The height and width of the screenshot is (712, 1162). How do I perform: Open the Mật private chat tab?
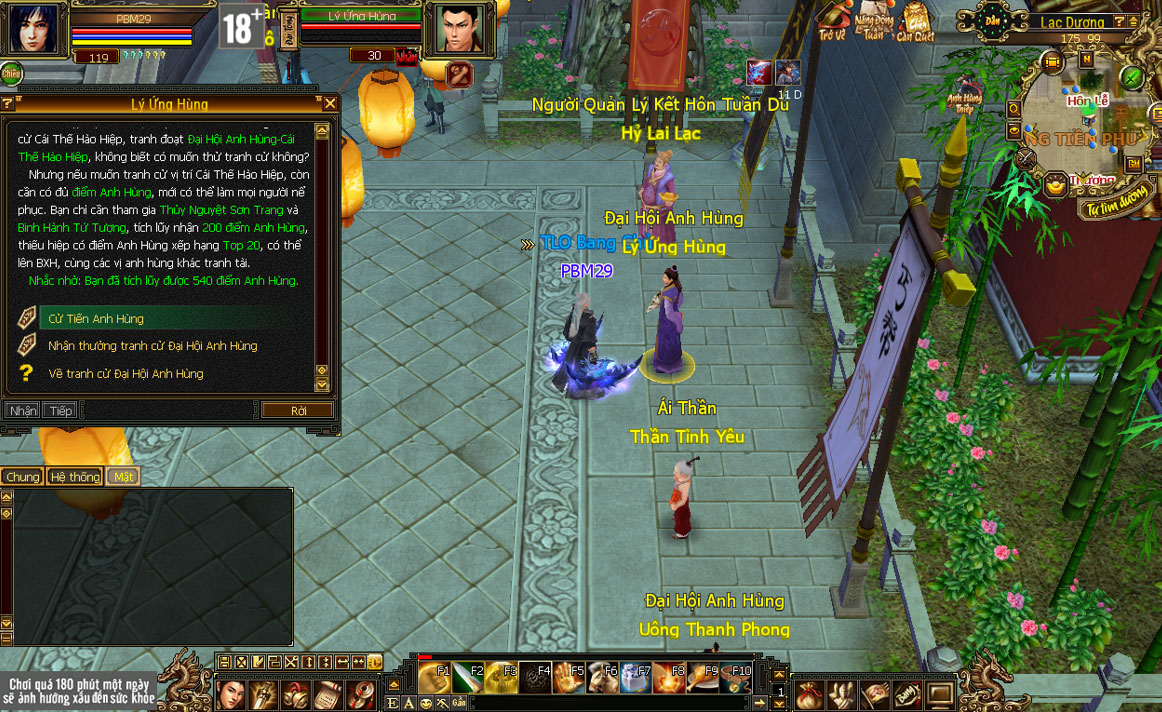click(x=123, y=477)
